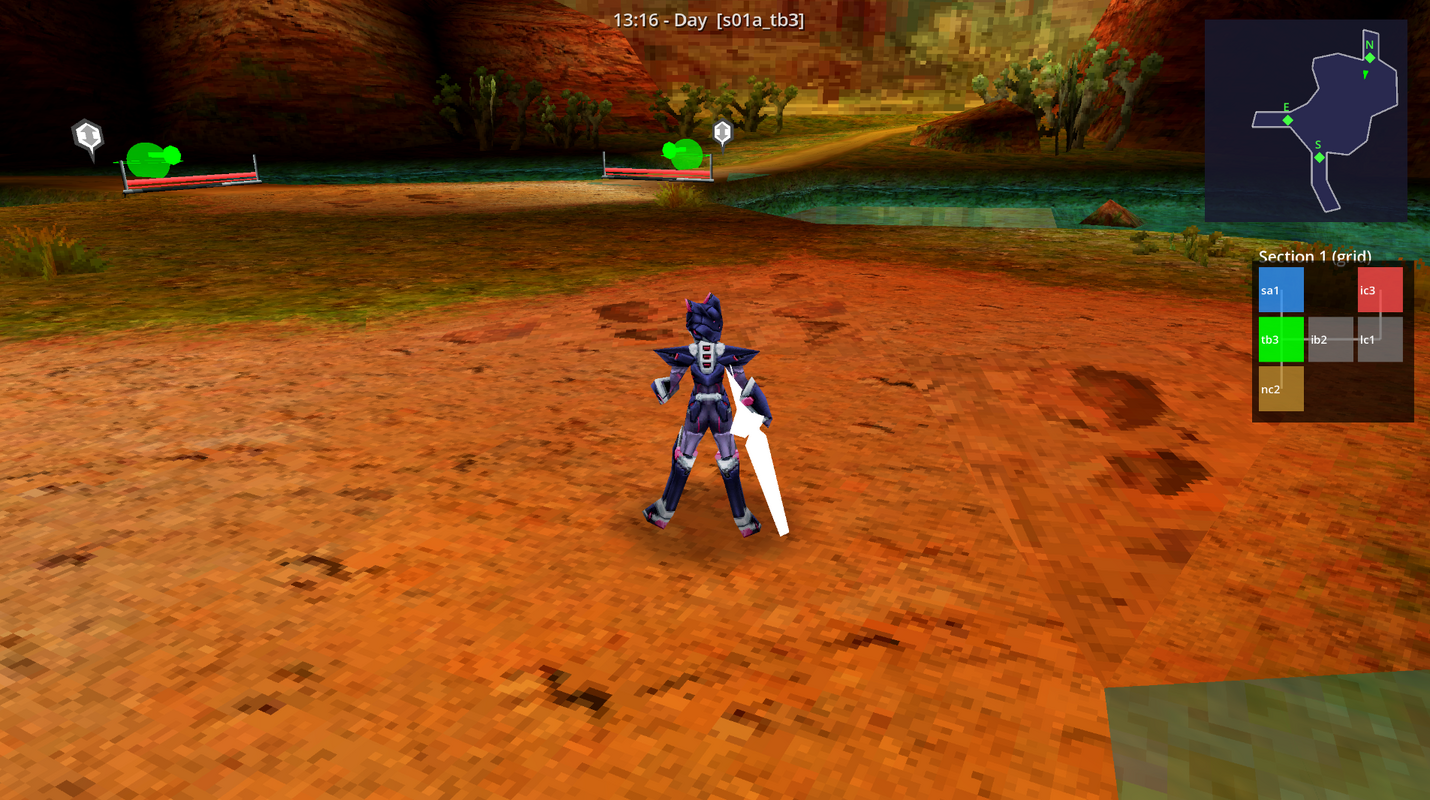Image resolution: width=1430 pixels, height=800 pixels.
Task: Click the Section 1 (grid) panel header
Action: pos(1315,257)
